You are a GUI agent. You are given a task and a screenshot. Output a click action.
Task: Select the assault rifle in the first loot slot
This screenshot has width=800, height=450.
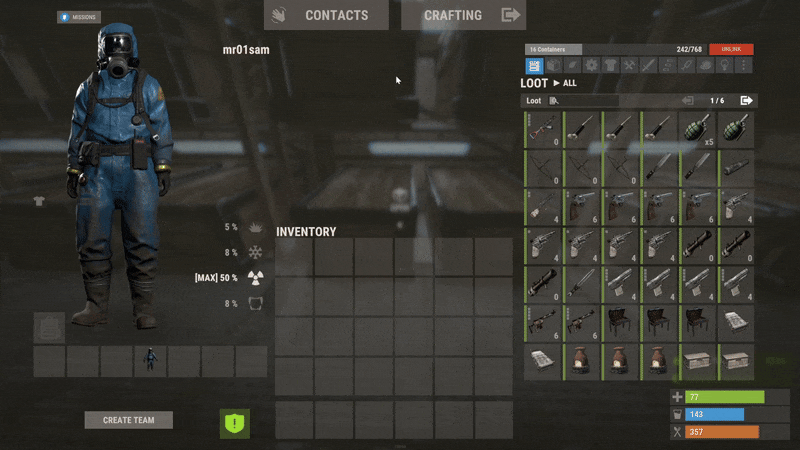coord(542,129)
